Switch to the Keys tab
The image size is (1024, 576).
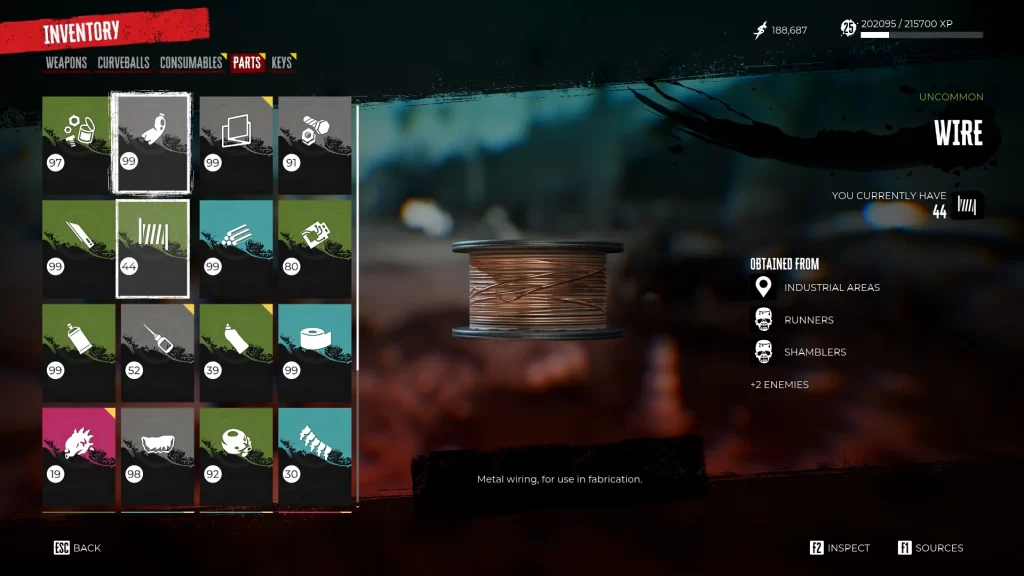click(282, 63)
